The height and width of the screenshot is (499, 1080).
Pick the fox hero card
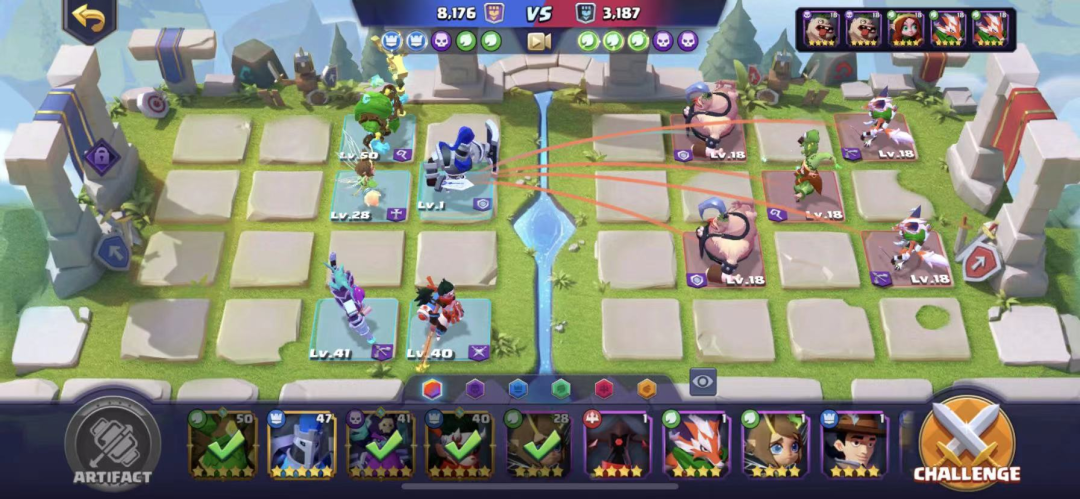pos(697,444)
